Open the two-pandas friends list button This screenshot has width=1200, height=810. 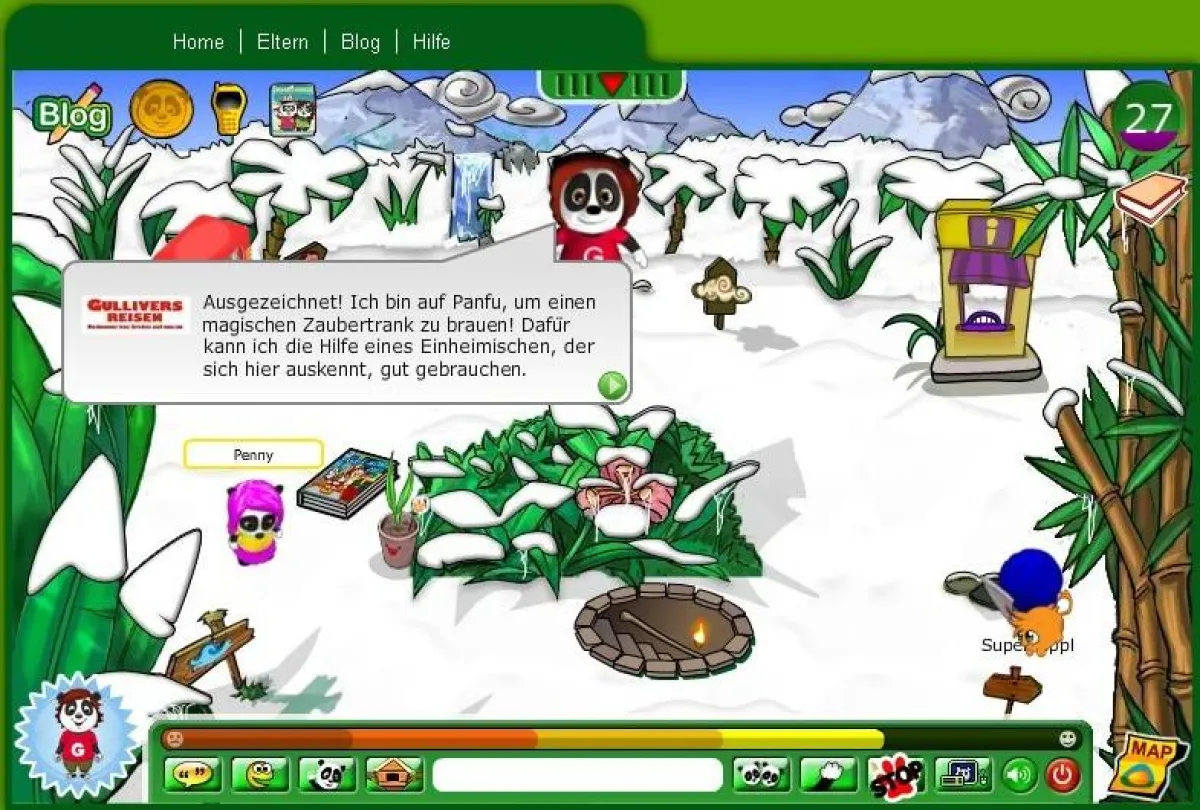[x=761, y=774]
